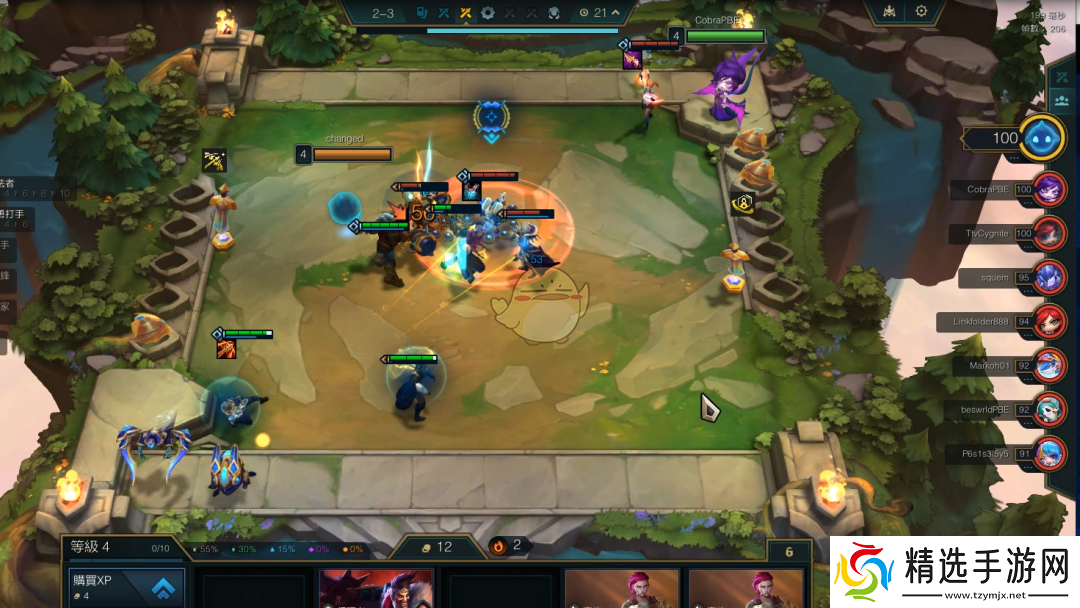
Task: Choose Linkfolder888 in the player list
Action: (x=1050, y=321)
